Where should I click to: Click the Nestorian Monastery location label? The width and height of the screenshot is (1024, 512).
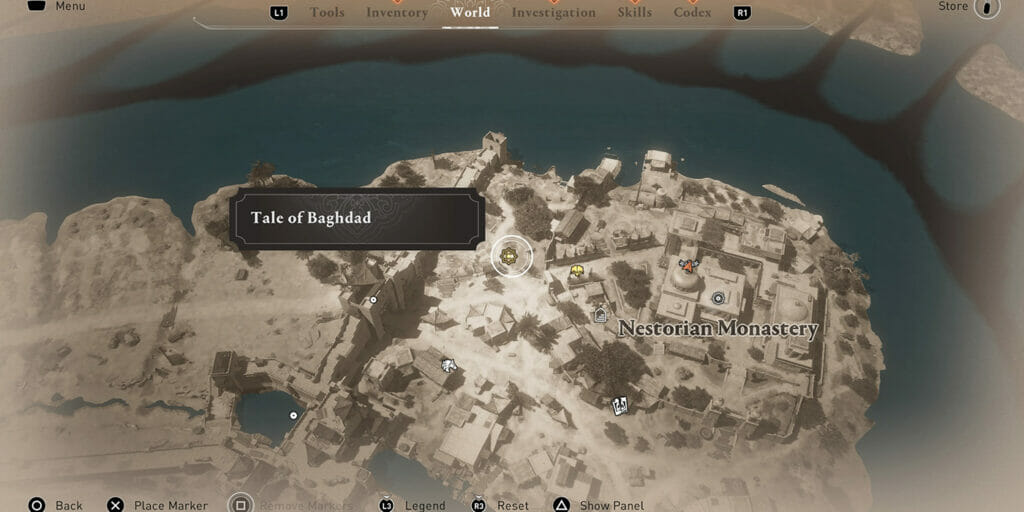718,329
